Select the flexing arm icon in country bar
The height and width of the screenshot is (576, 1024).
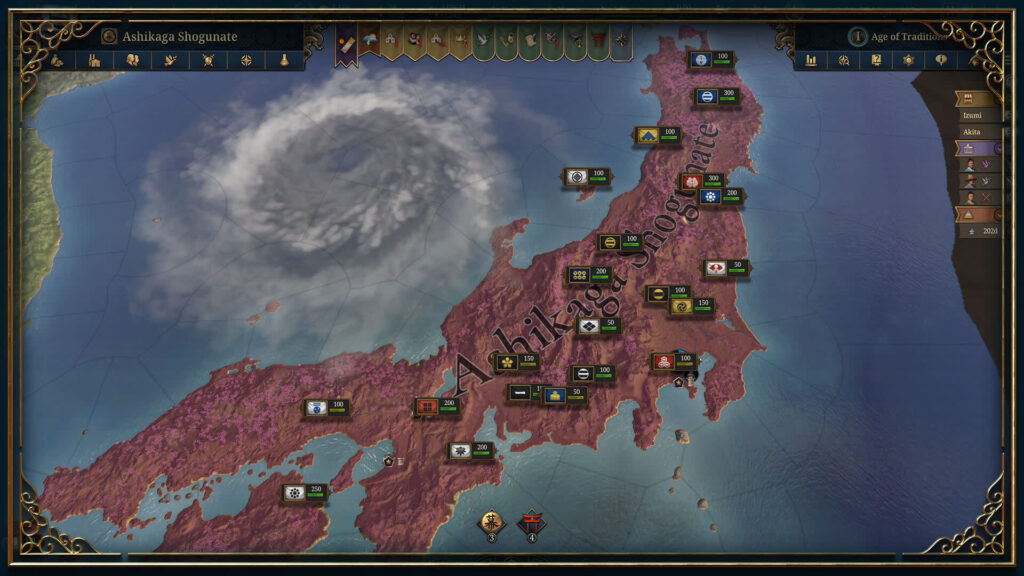point(58,60)
